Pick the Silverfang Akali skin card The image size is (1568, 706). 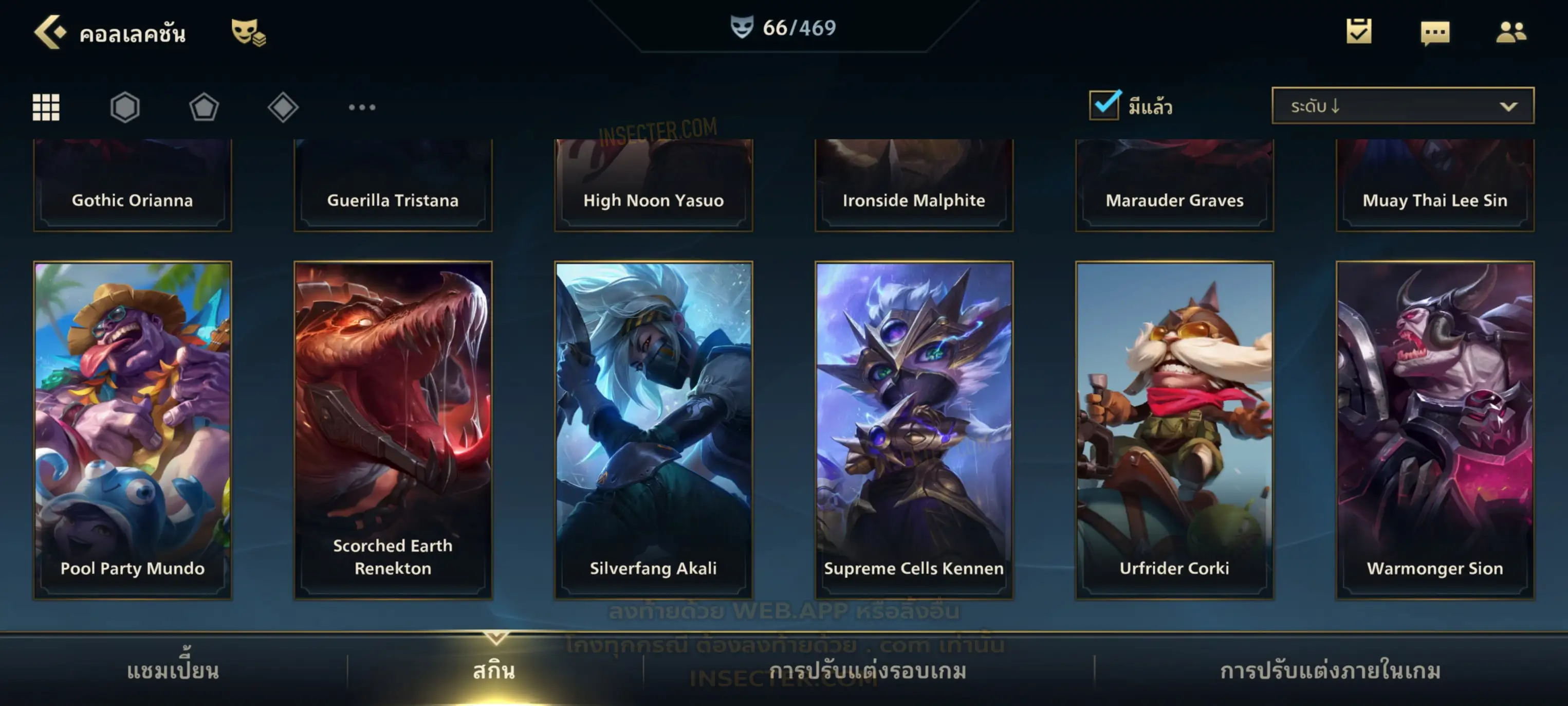654,429
